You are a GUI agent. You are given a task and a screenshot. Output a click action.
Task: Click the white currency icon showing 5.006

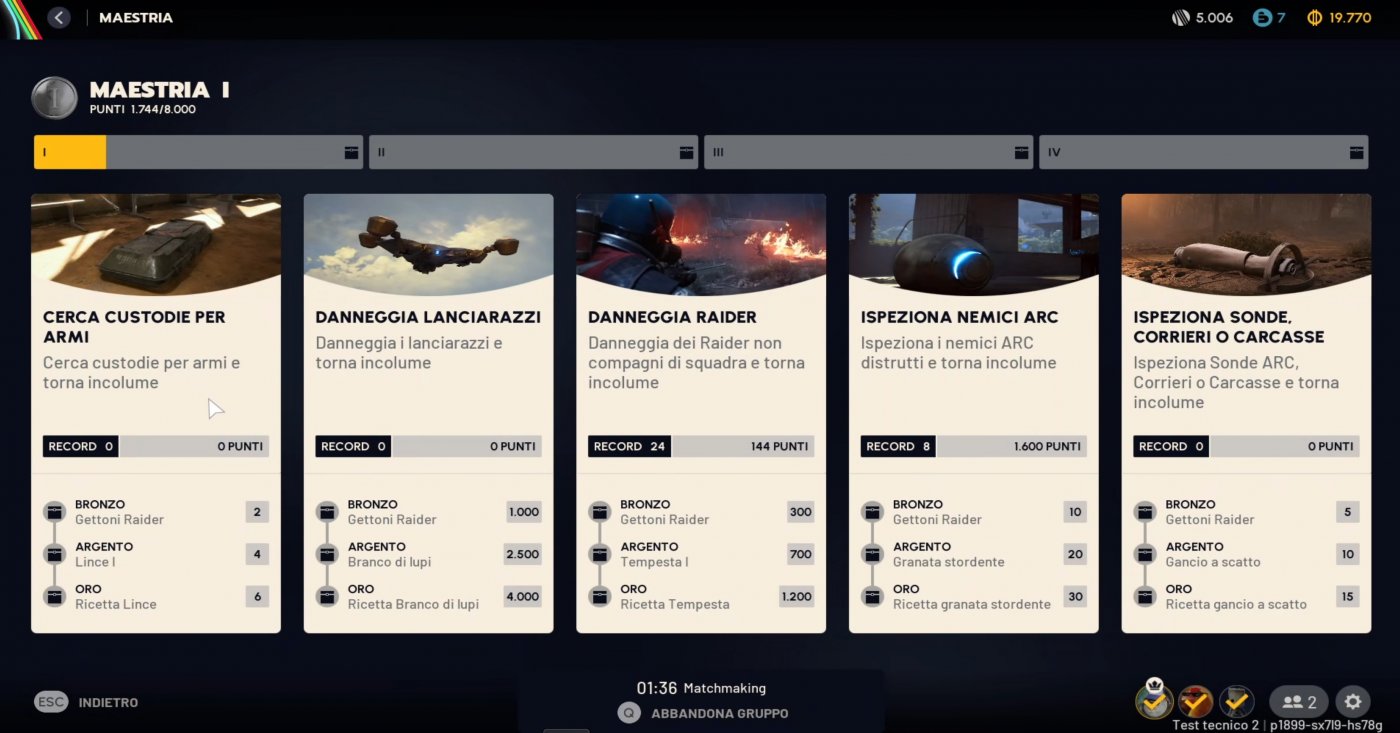(x=1182, y=17)
